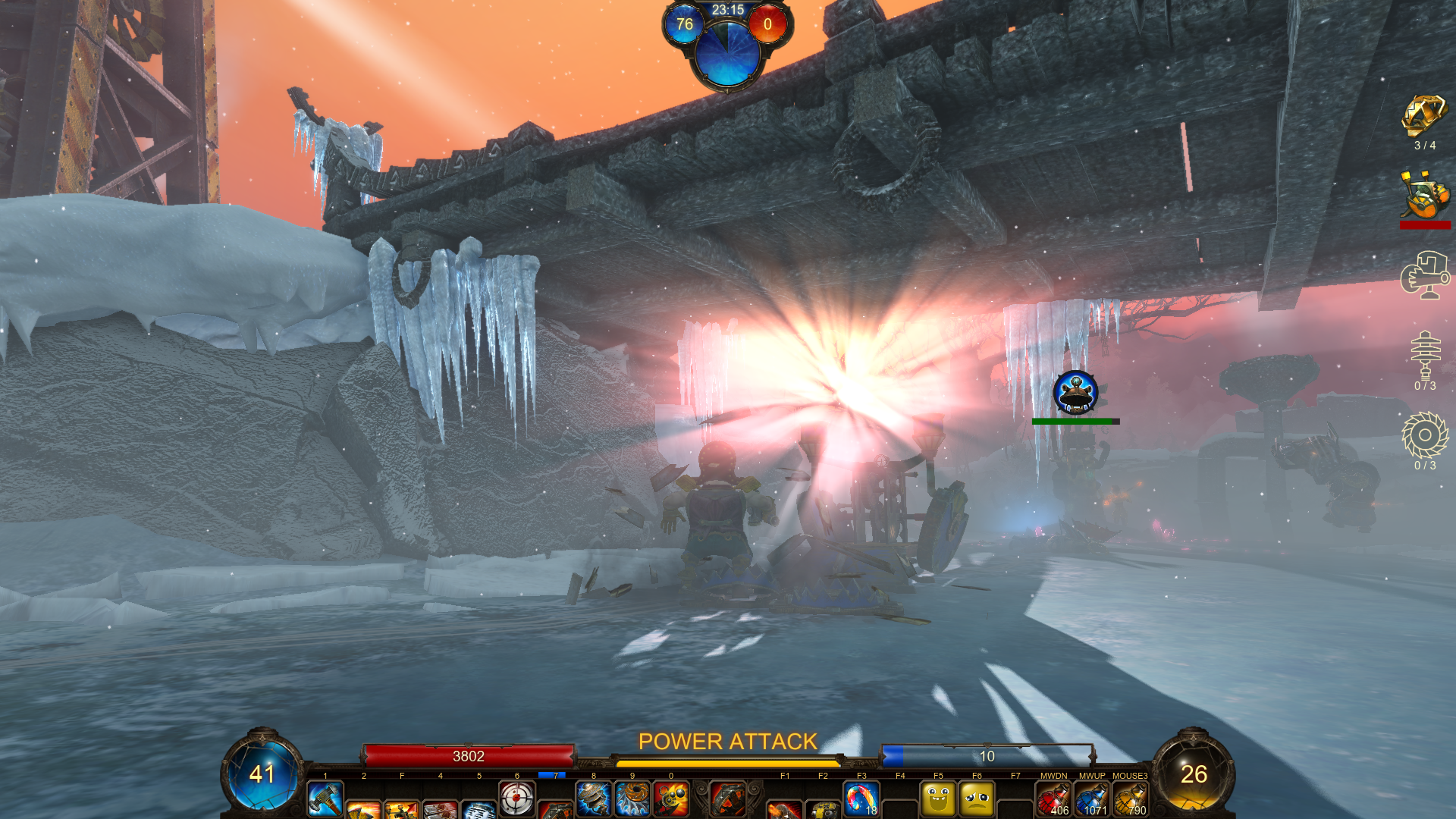
Task: Play the happy smiley emote
Action: (x=938, y=799)
